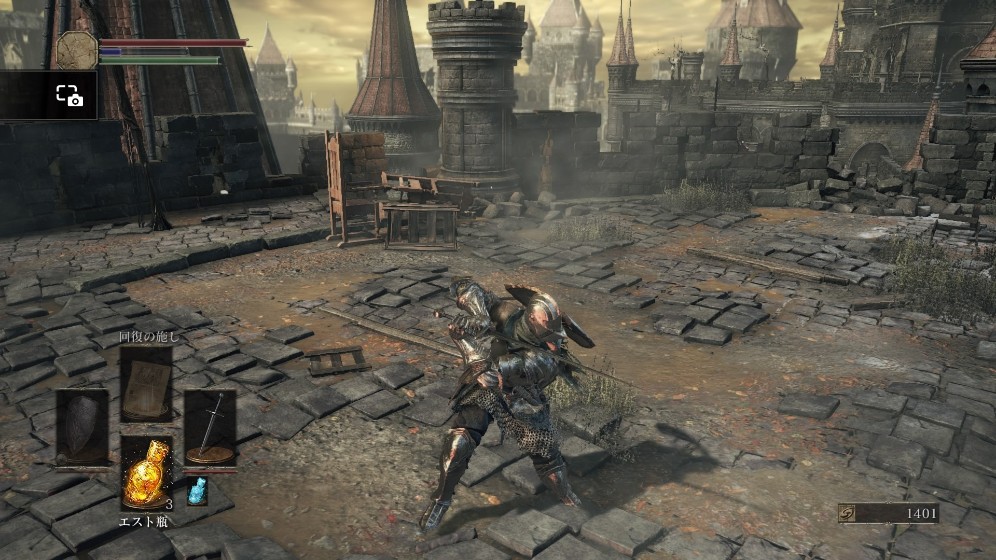Click the octagonal covenant emblem
Screen dimensions: 996x560
click(x=76, y=49)
